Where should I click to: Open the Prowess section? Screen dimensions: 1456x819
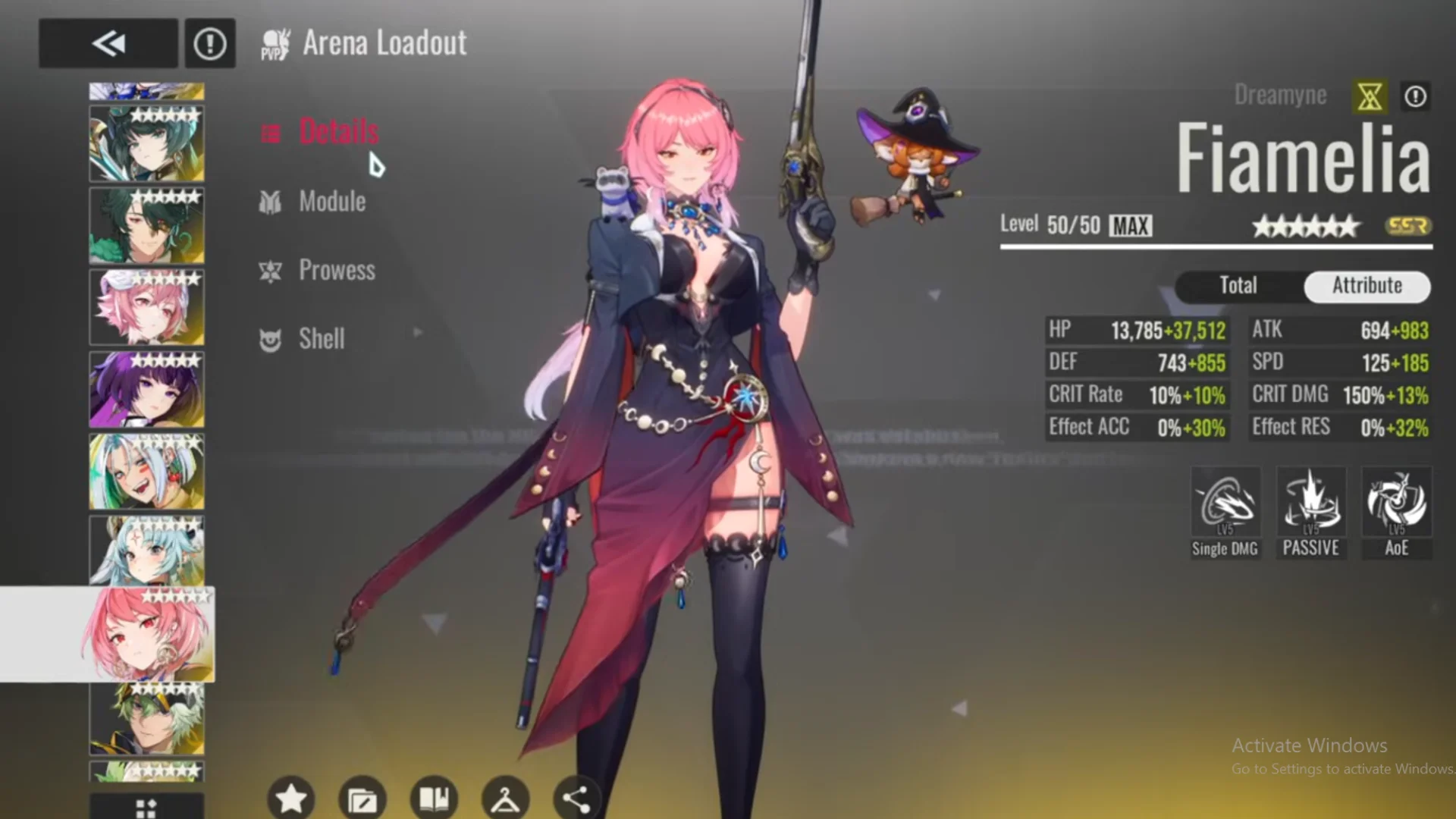click(x=337, y=270)
